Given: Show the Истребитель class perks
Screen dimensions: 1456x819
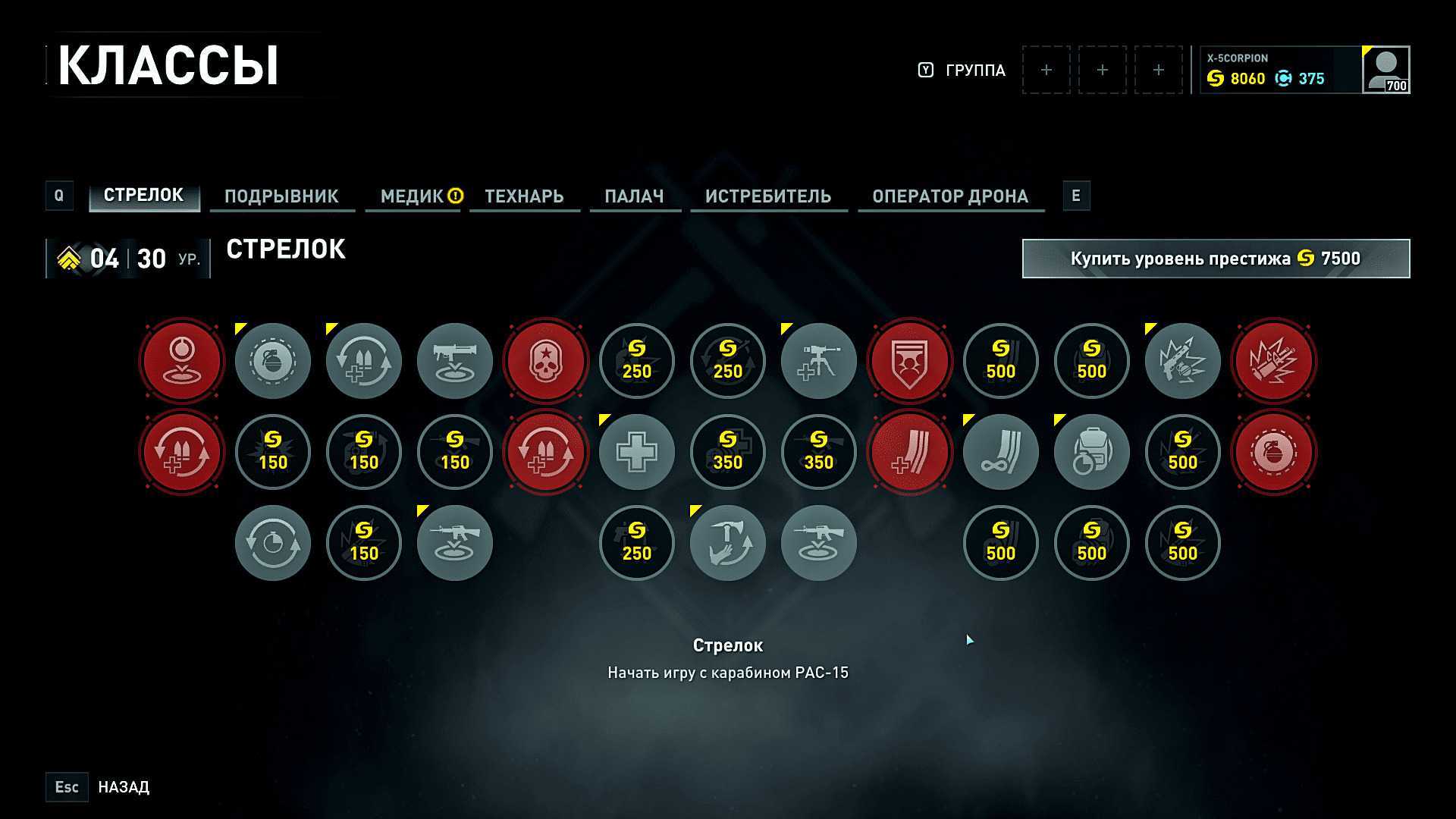Looking at the screenshot, I should [x=767, y=196].
